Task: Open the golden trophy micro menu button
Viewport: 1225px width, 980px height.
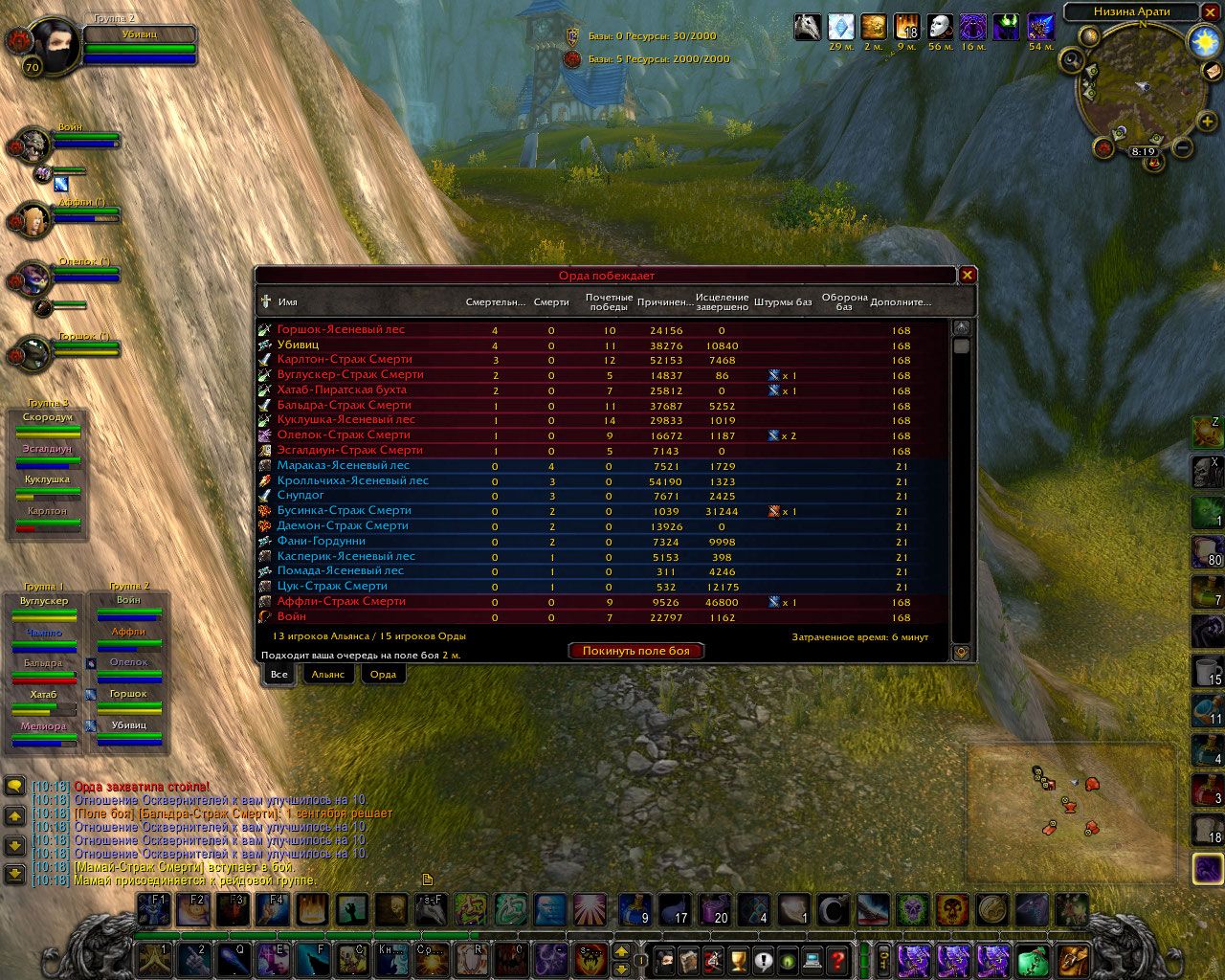Action: point(738,959)
